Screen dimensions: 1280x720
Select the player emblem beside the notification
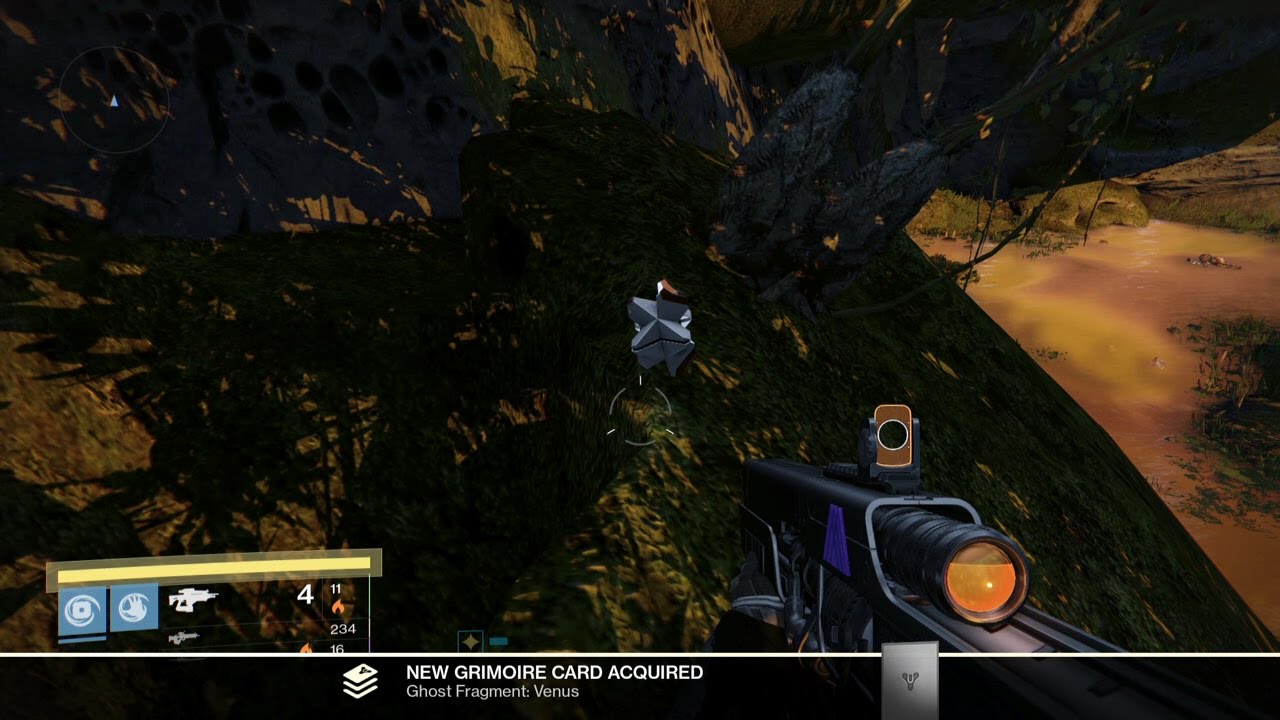click(x=909, y=681)
